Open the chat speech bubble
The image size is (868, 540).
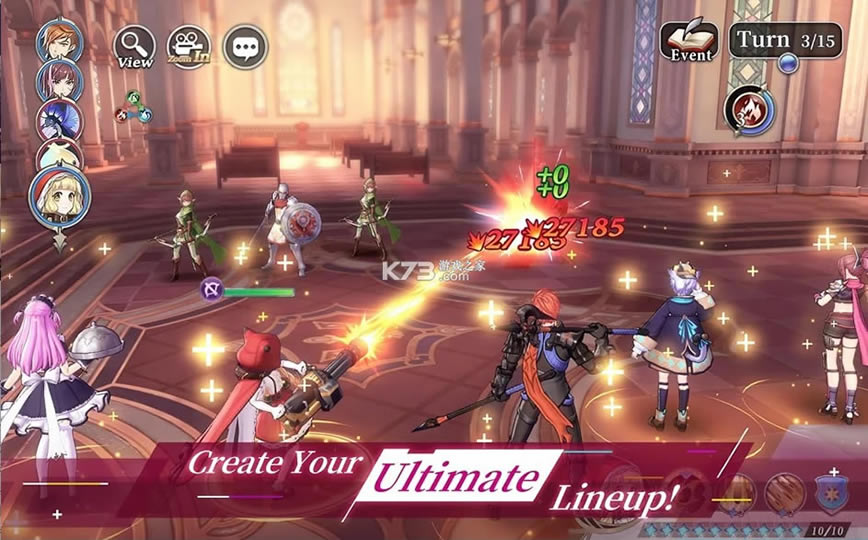pos(244,46)
